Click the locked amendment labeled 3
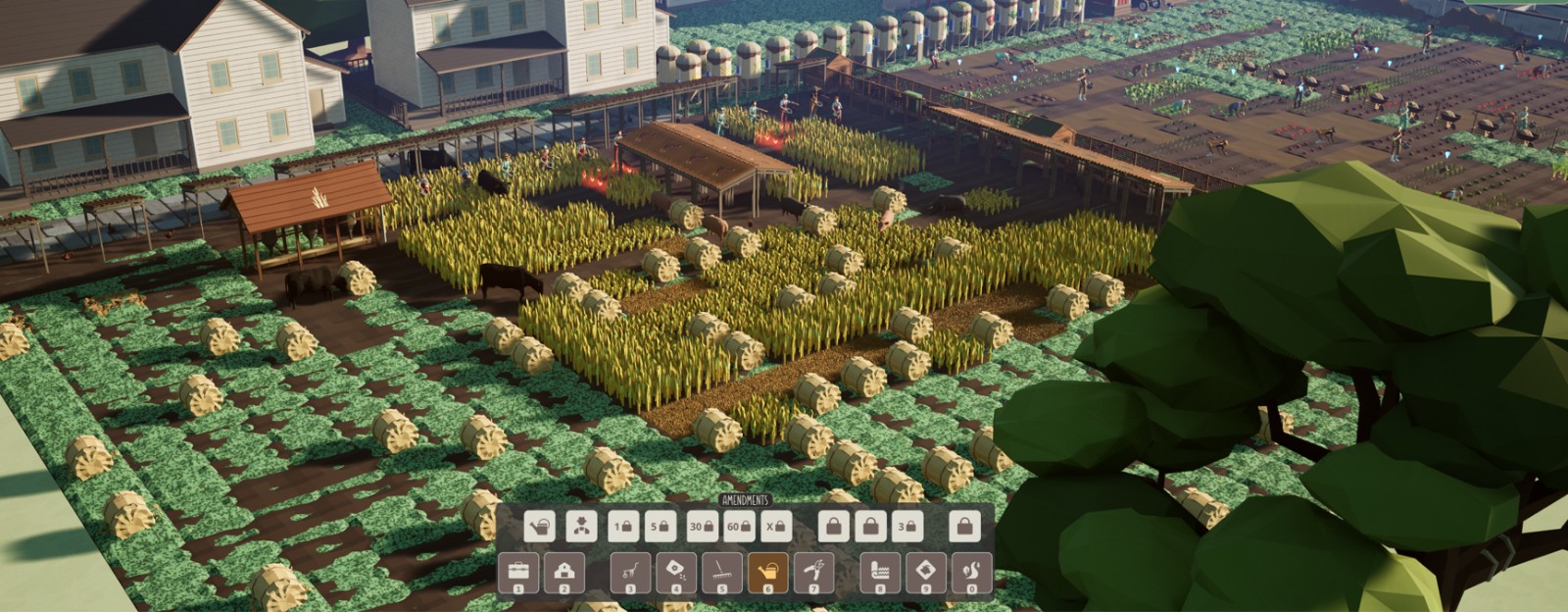The height and width of the screenshot is (612, 1568). (907, 527)
